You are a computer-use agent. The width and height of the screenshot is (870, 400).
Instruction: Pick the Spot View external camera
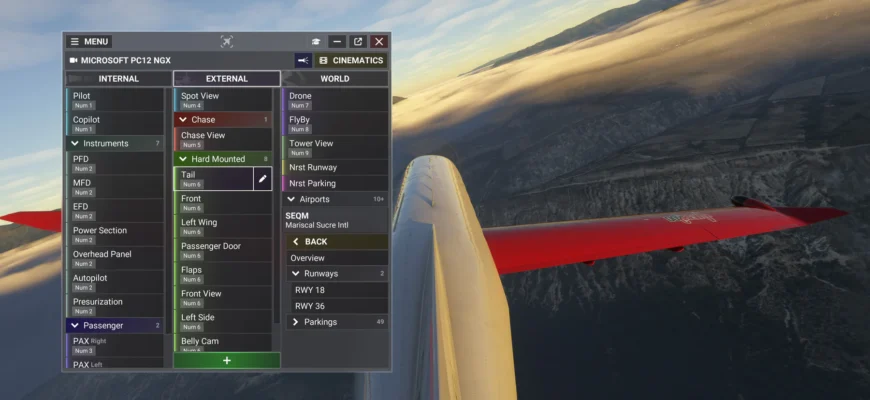pos(223,99)
